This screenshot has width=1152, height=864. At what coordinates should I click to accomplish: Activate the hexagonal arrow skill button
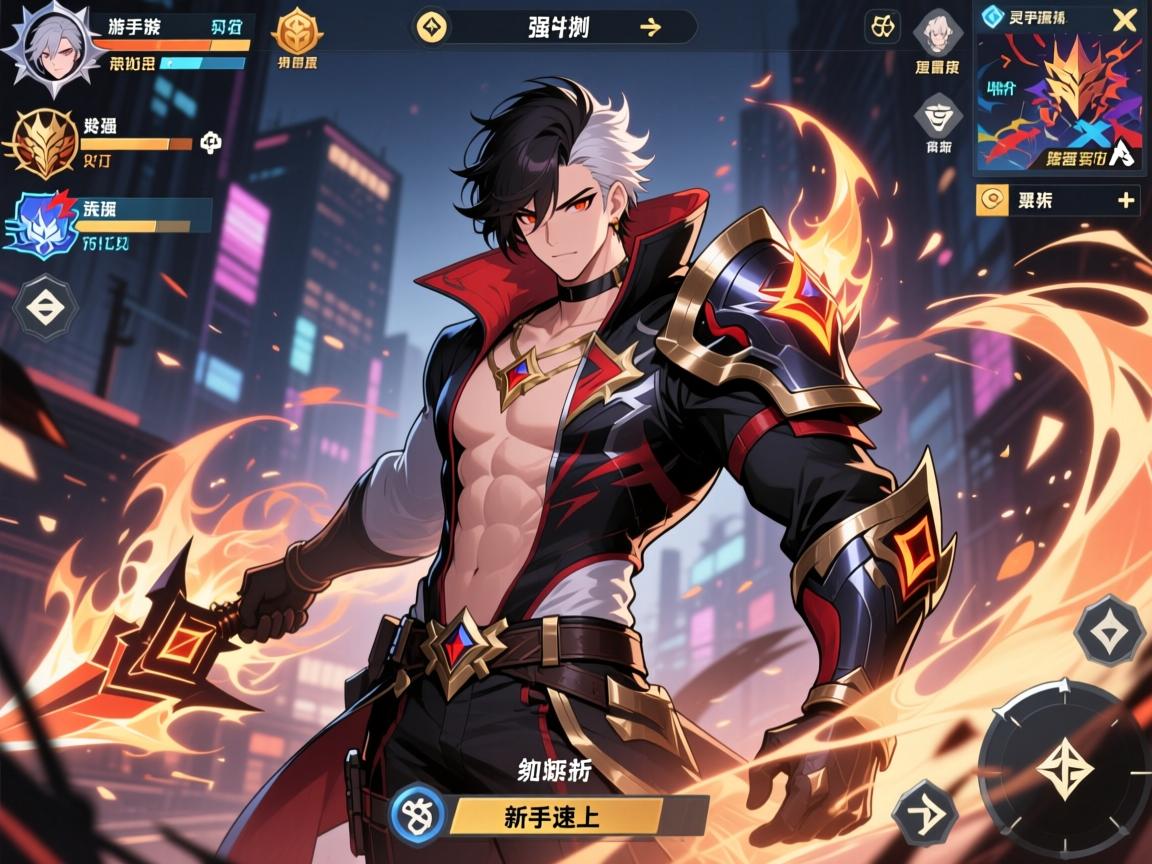pos(925,810)
